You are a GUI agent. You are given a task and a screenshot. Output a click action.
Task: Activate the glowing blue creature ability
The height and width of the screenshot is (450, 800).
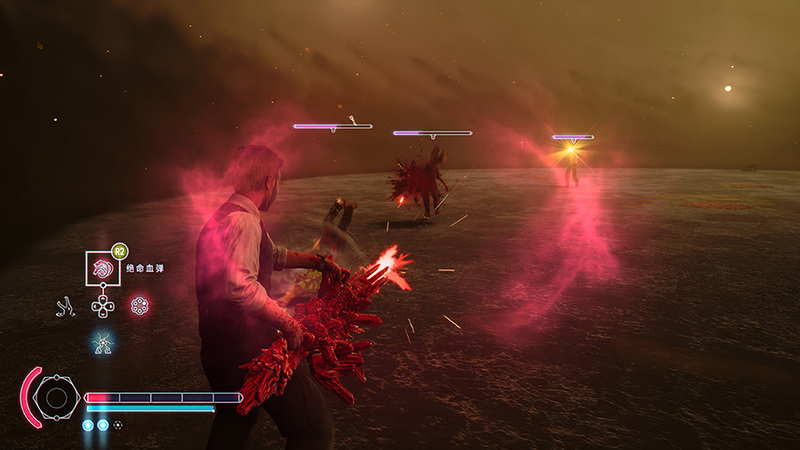pyautogui.click(x=101, y=343)
